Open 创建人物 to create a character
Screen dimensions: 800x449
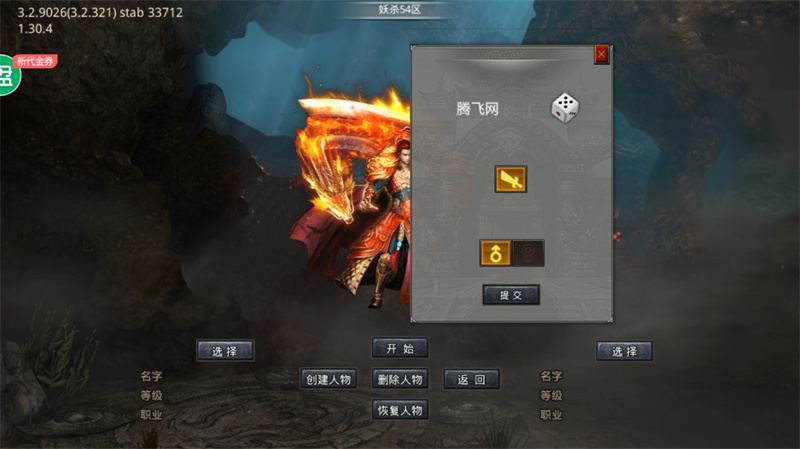[x=329, y=379]
